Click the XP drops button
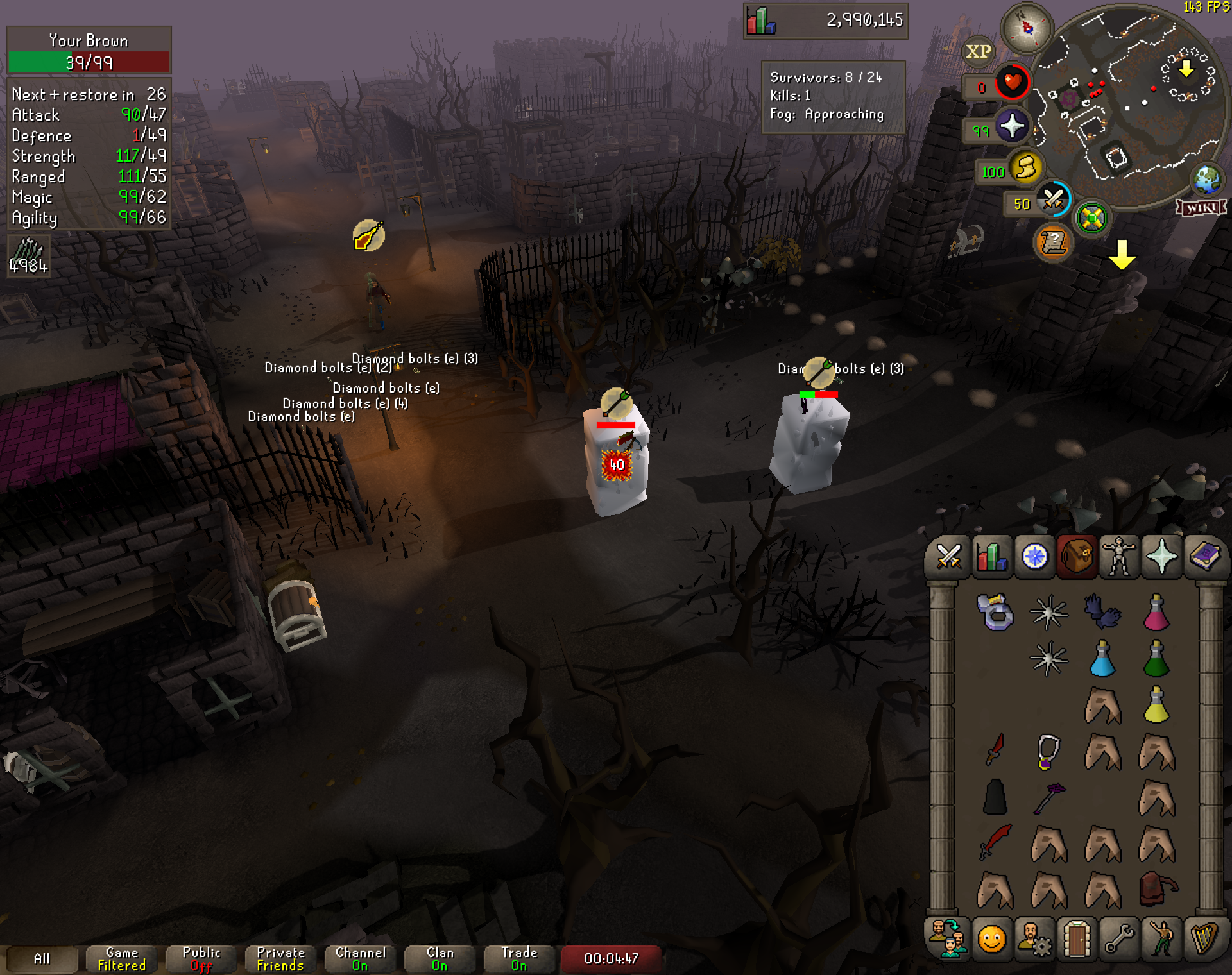The height and width of the screenshot is (975, 1232). [x=979, y=51]
